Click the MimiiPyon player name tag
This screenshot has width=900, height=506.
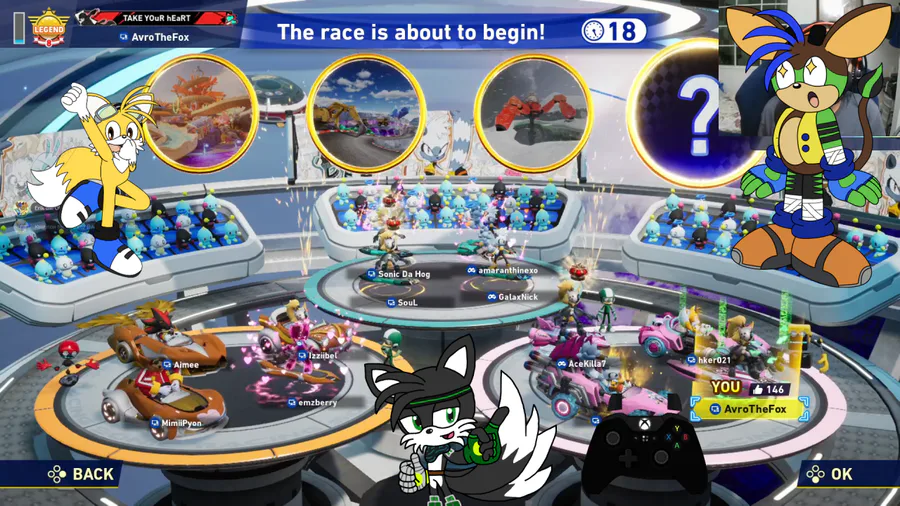(176, 423)
